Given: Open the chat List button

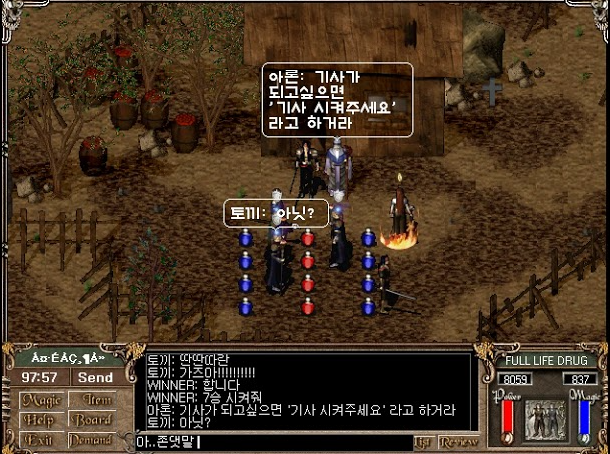Looking at the screenshot, I should [x=424, y=441].
